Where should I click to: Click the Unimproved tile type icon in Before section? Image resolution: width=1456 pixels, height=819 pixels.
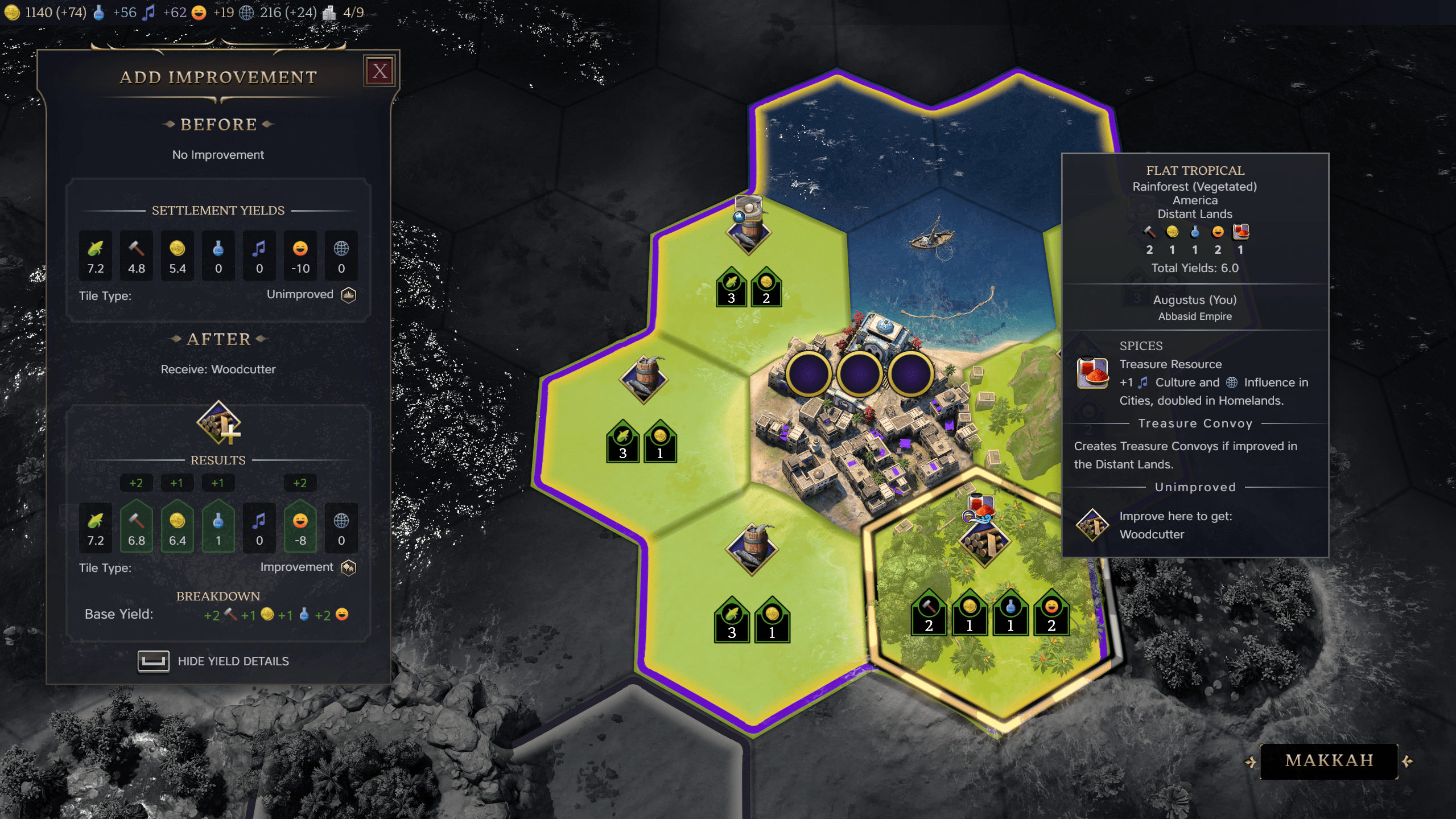point(348,294)
